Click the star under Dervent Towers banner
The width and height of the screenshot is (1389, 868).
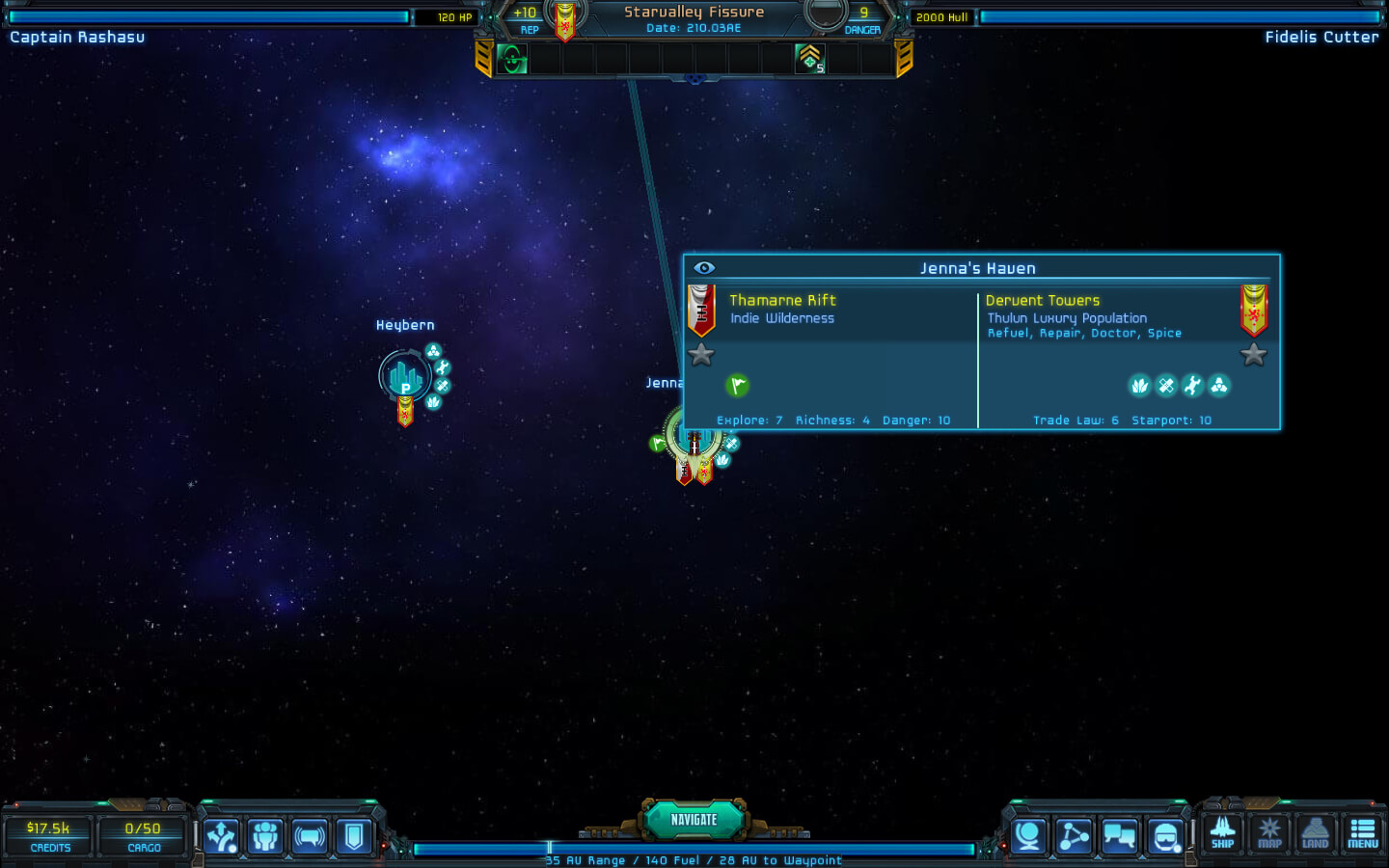1253,355
